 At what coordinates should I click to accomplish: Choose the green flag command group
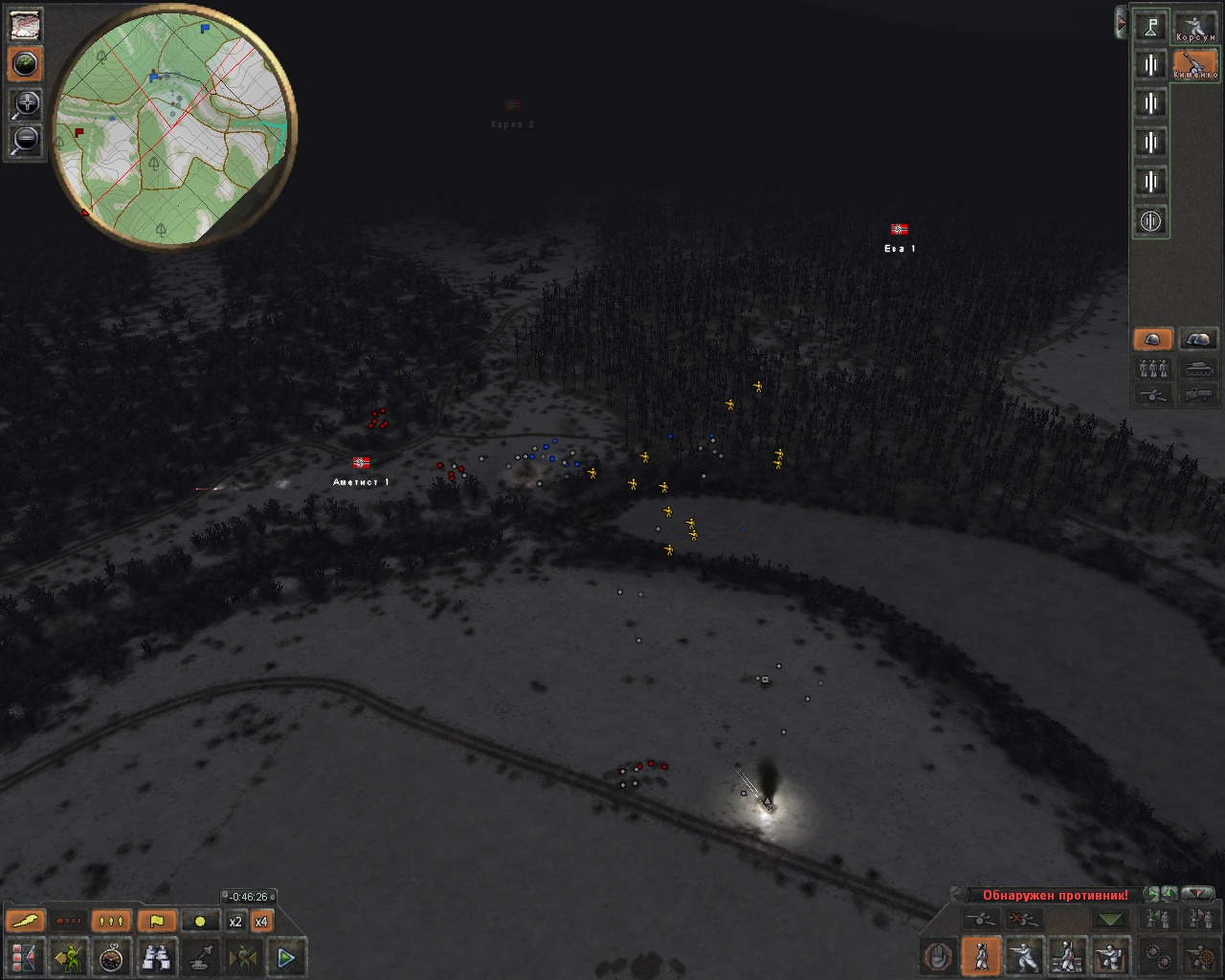pyautogui.click(x=1150, y=26)
